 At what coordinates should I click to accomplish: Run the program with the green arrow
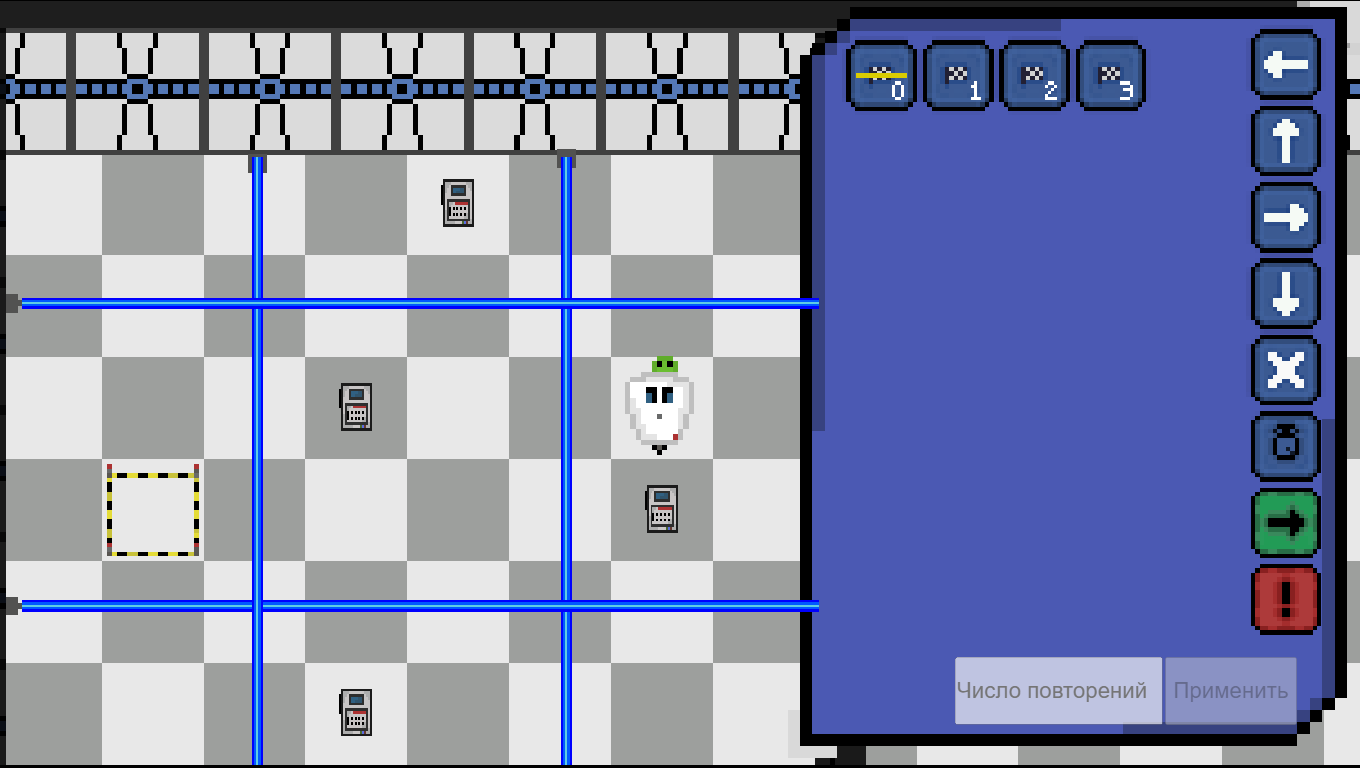1285,524
